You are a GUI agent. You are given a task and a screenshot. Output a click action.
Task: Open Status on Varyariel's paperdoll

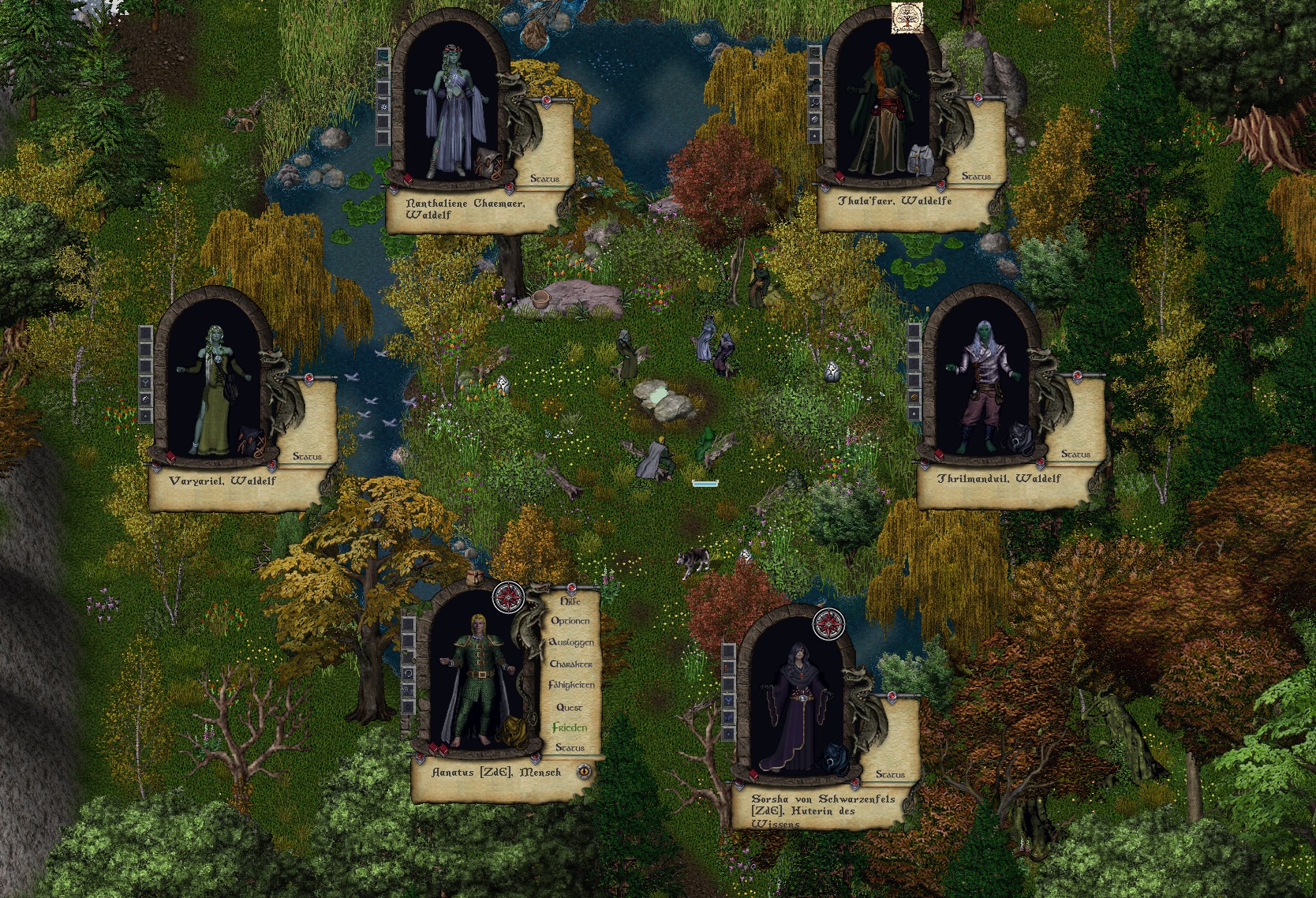pos(307,456)
